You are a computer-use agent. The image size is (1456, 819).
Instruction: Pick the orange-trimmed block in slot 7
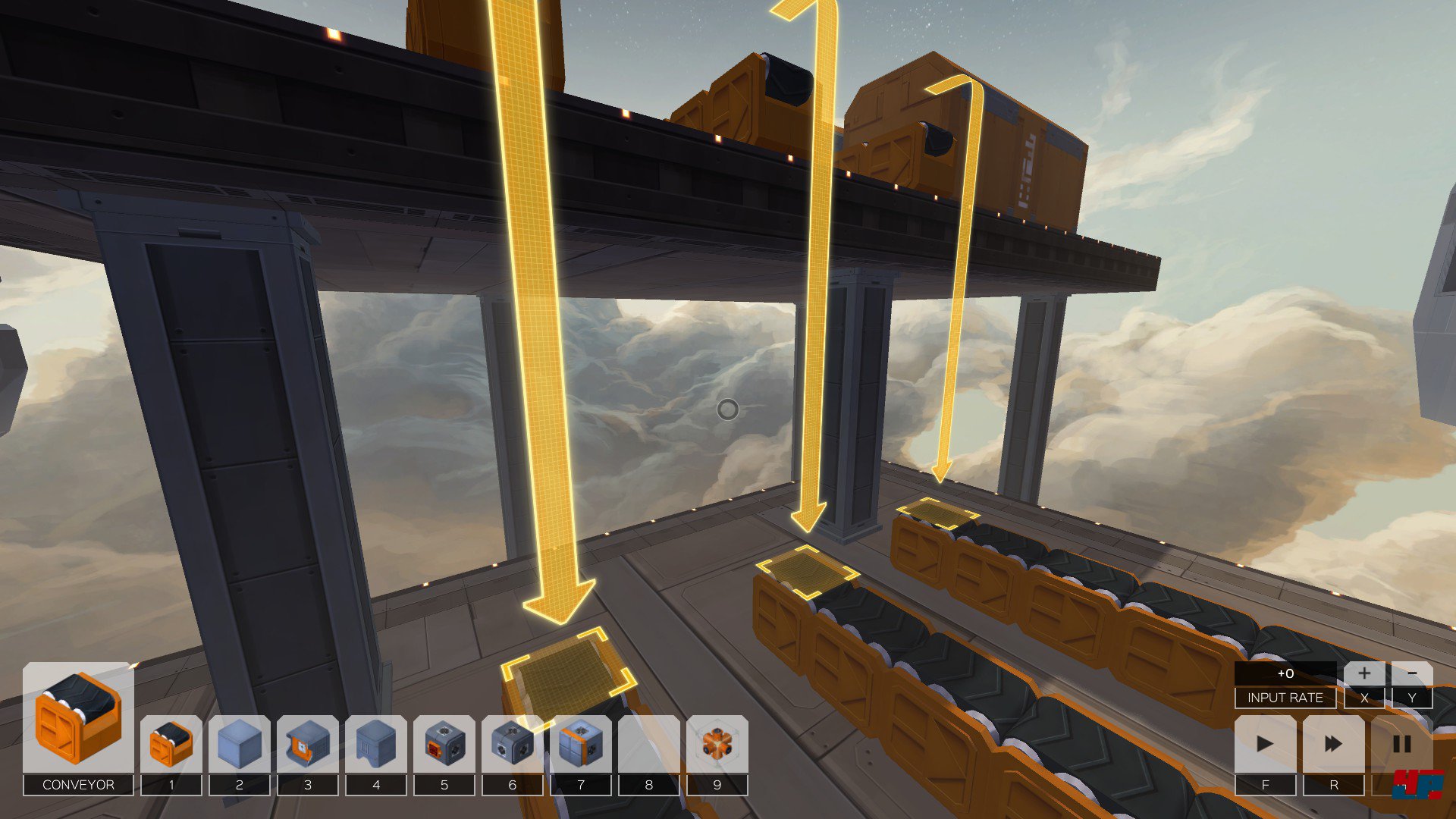click(x=580, y=744)
